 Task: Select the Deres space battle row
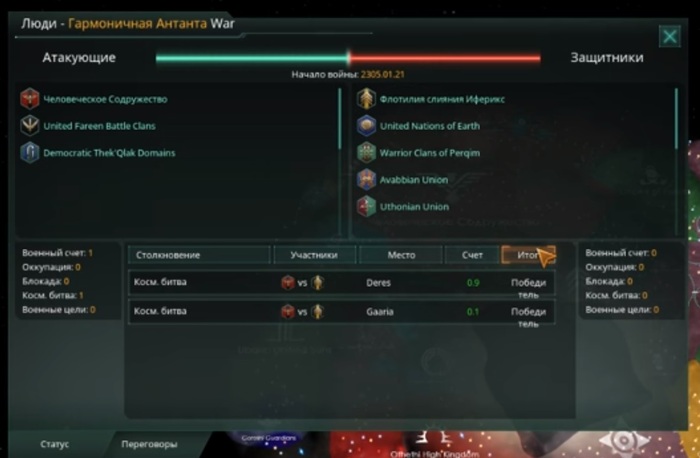point(341,283)
